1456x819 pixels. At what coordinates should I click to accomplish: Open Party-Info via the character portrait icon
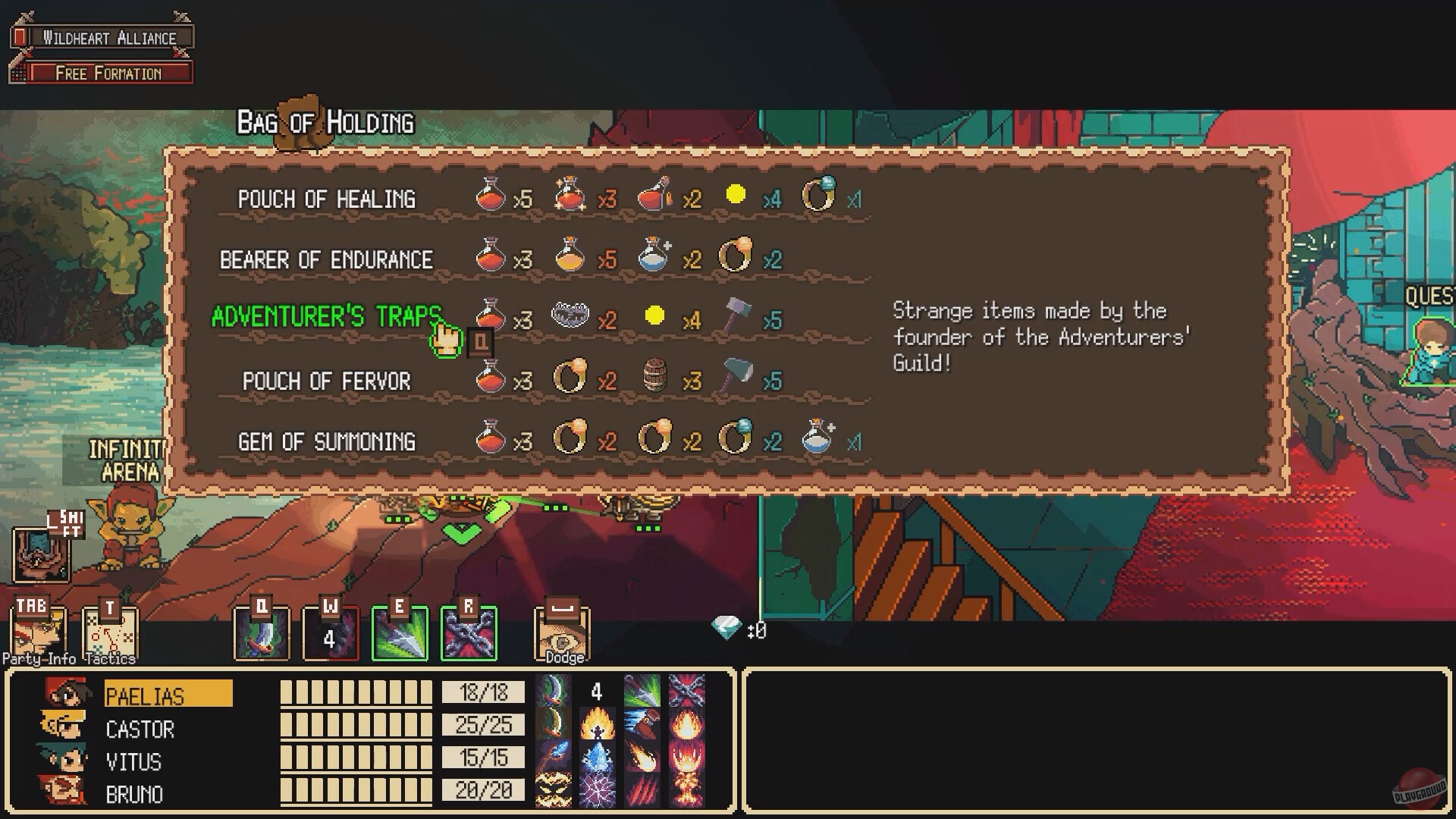[x=36, y=632]
